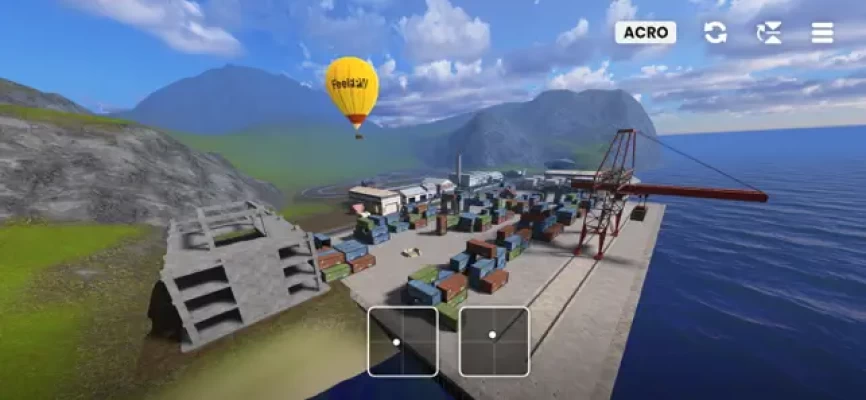
Task: Tap the left virtual joystick pad
Action: pos(403,341)
